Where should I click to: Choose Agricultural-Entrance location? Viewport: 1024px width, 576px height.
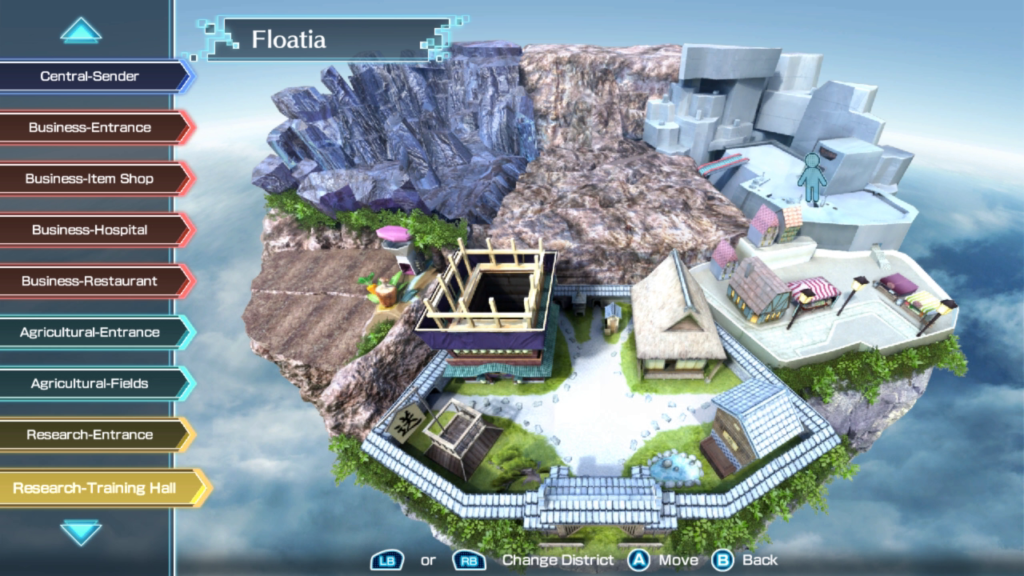click(x=90, y=332)
